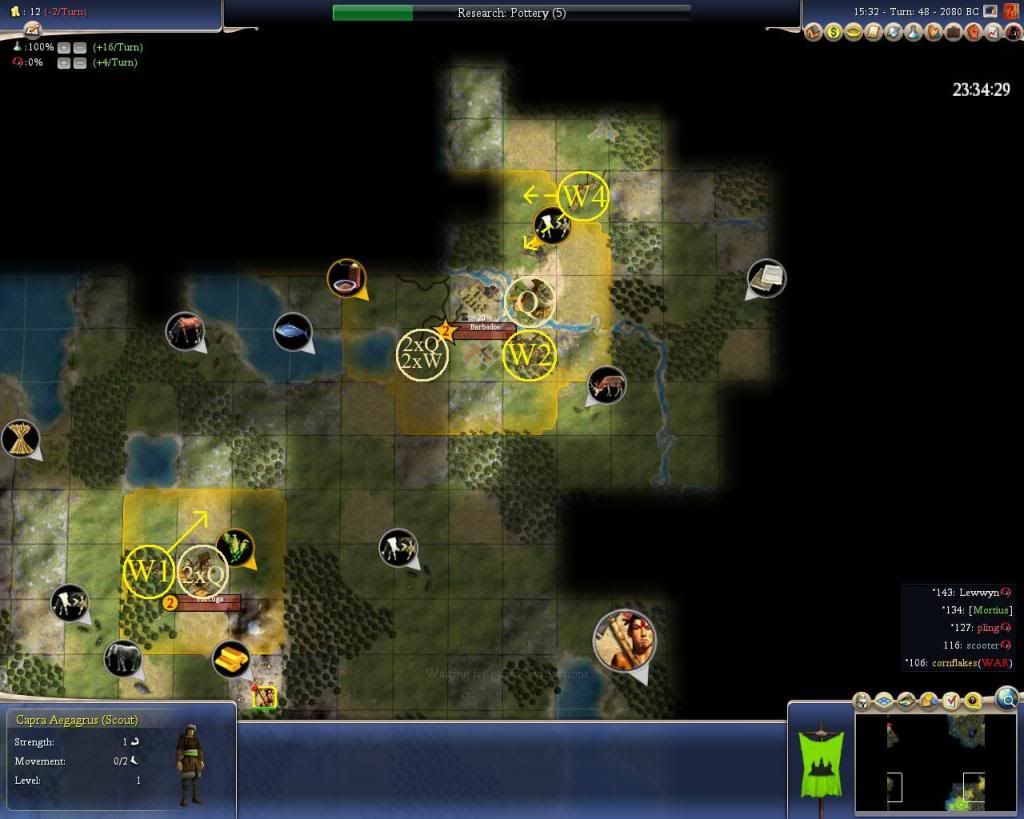Image resolution: width=1024 pixels, height=819 pixels.
Task: Increase the espionage rate with plus
Action: [64, 63]
